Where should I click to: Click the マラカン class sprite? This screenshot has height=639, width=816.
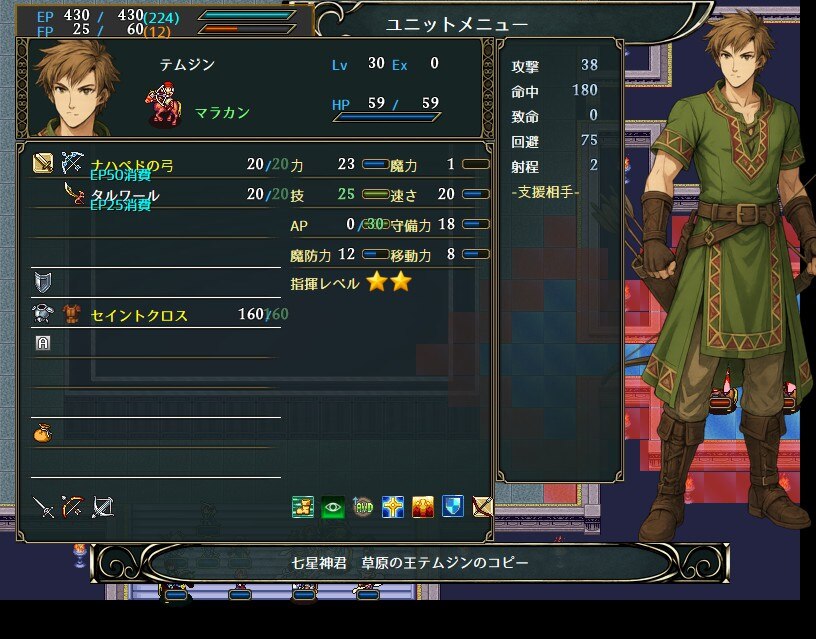pyautogui.click(x=163, y=107)
